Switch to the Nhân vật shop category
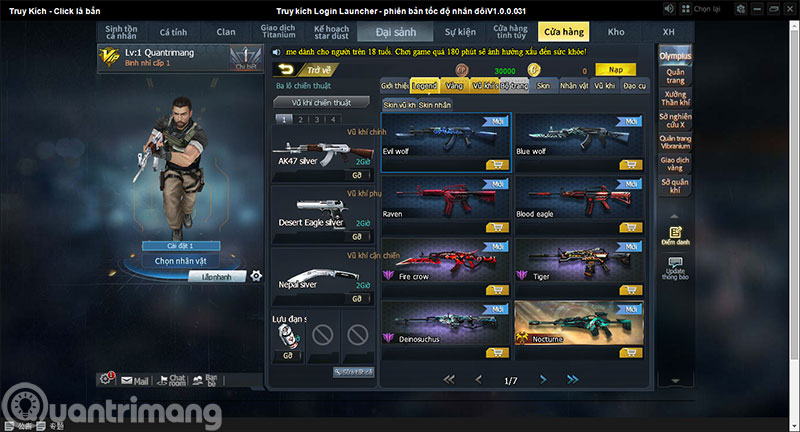Viewport: 800px width, 432px height. click(573, 87)
